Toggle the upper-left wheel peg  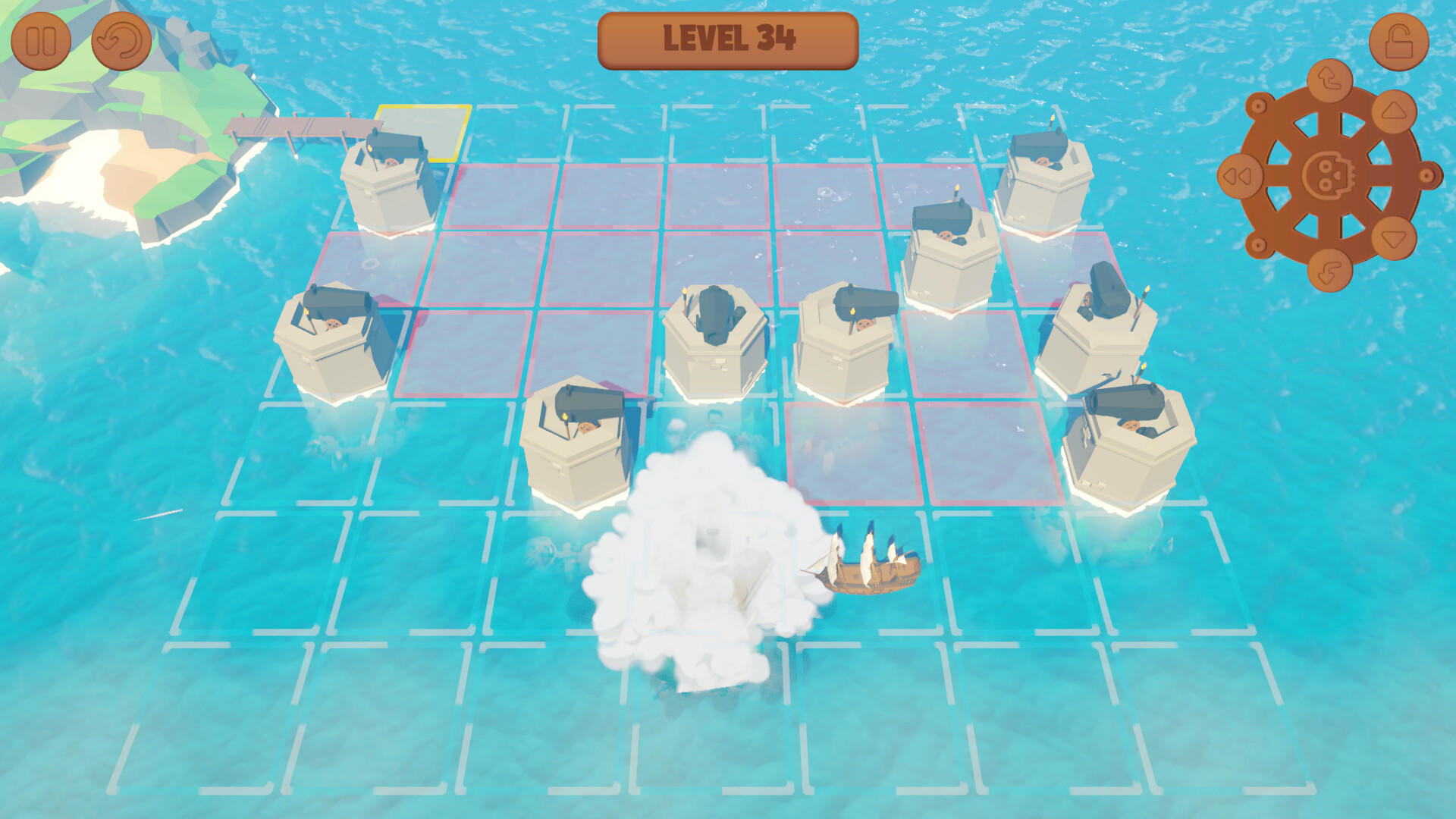[x=1258, y=105]
